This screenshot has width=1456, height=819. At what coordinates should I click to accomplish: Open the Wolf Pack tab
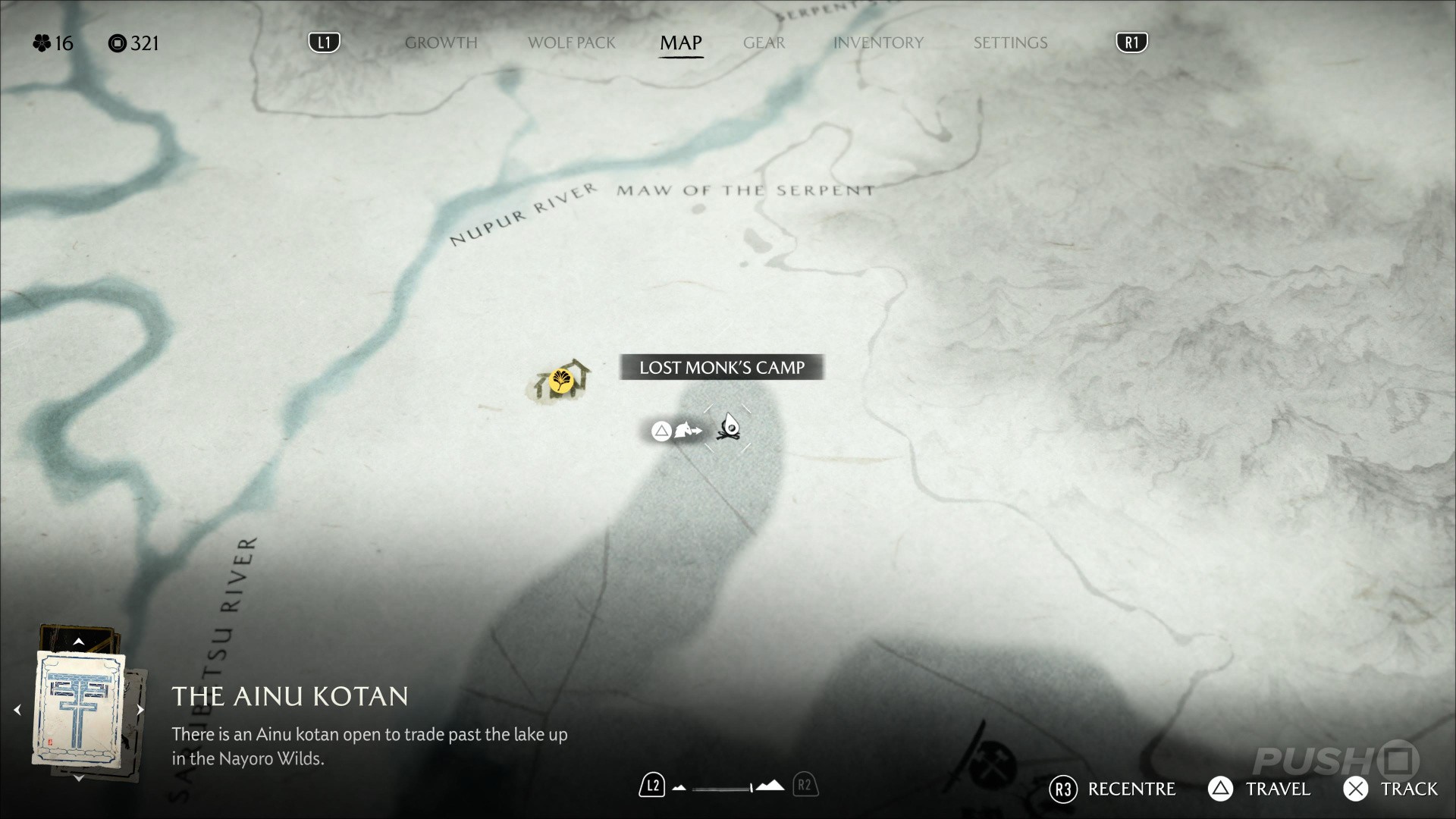pos(571,43)
